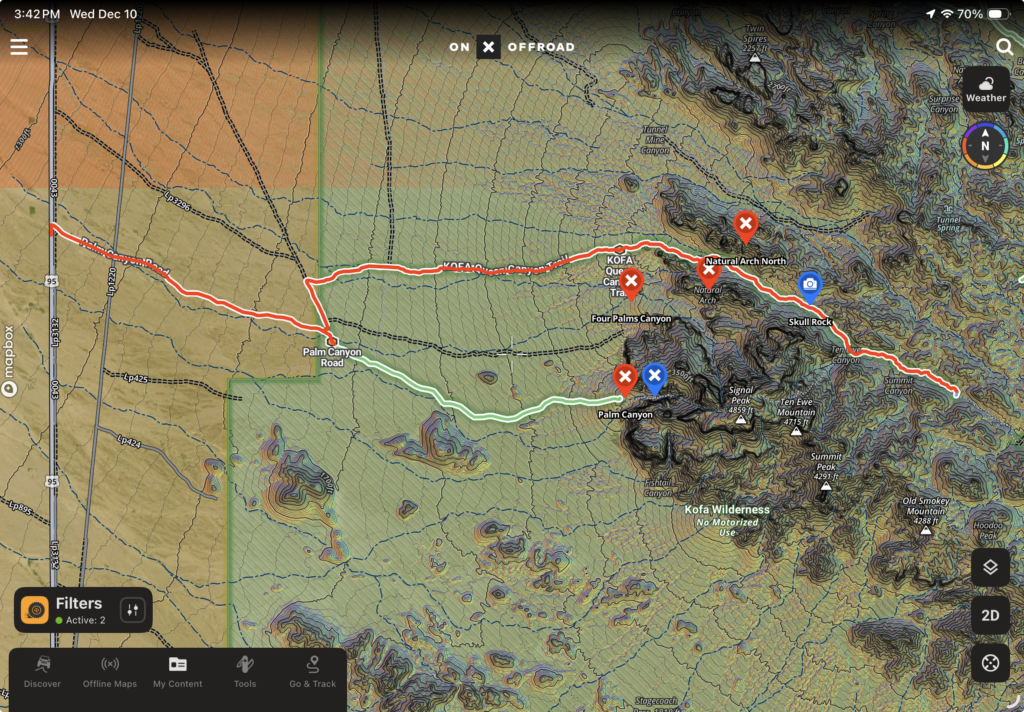
Task: Adjust filters with the sliders icon
Action: point(133,609)
